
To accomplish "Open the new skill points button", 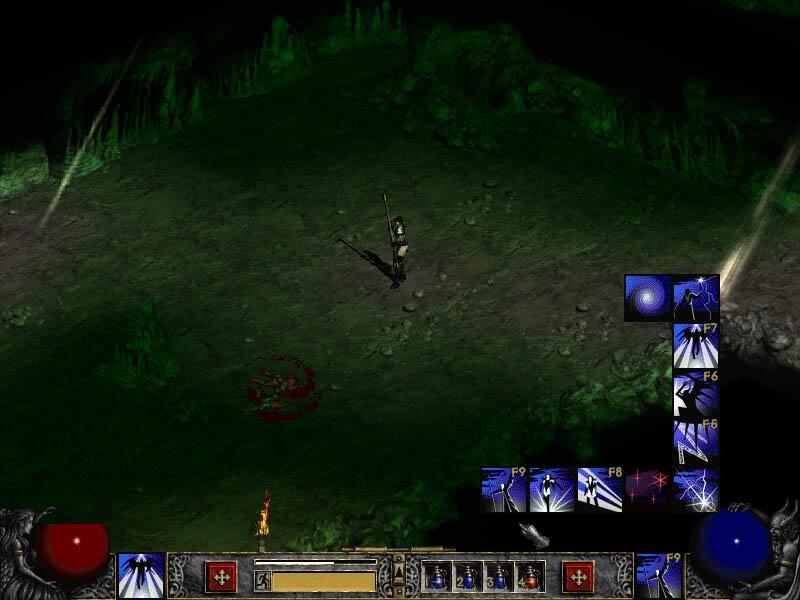I will click(x=578, y=577).
